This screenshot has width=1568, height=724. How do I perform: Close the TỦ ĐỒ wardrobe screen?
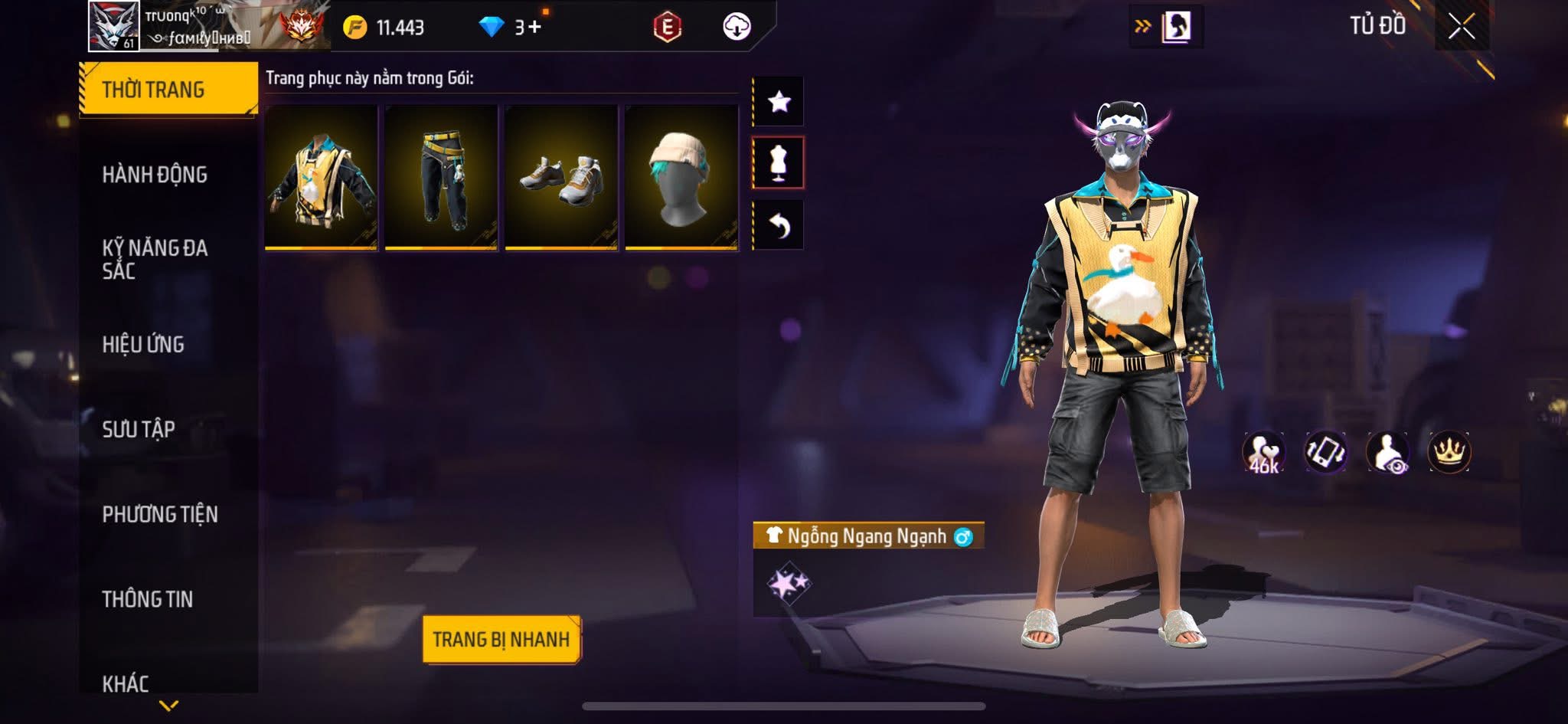[1461, 27]
